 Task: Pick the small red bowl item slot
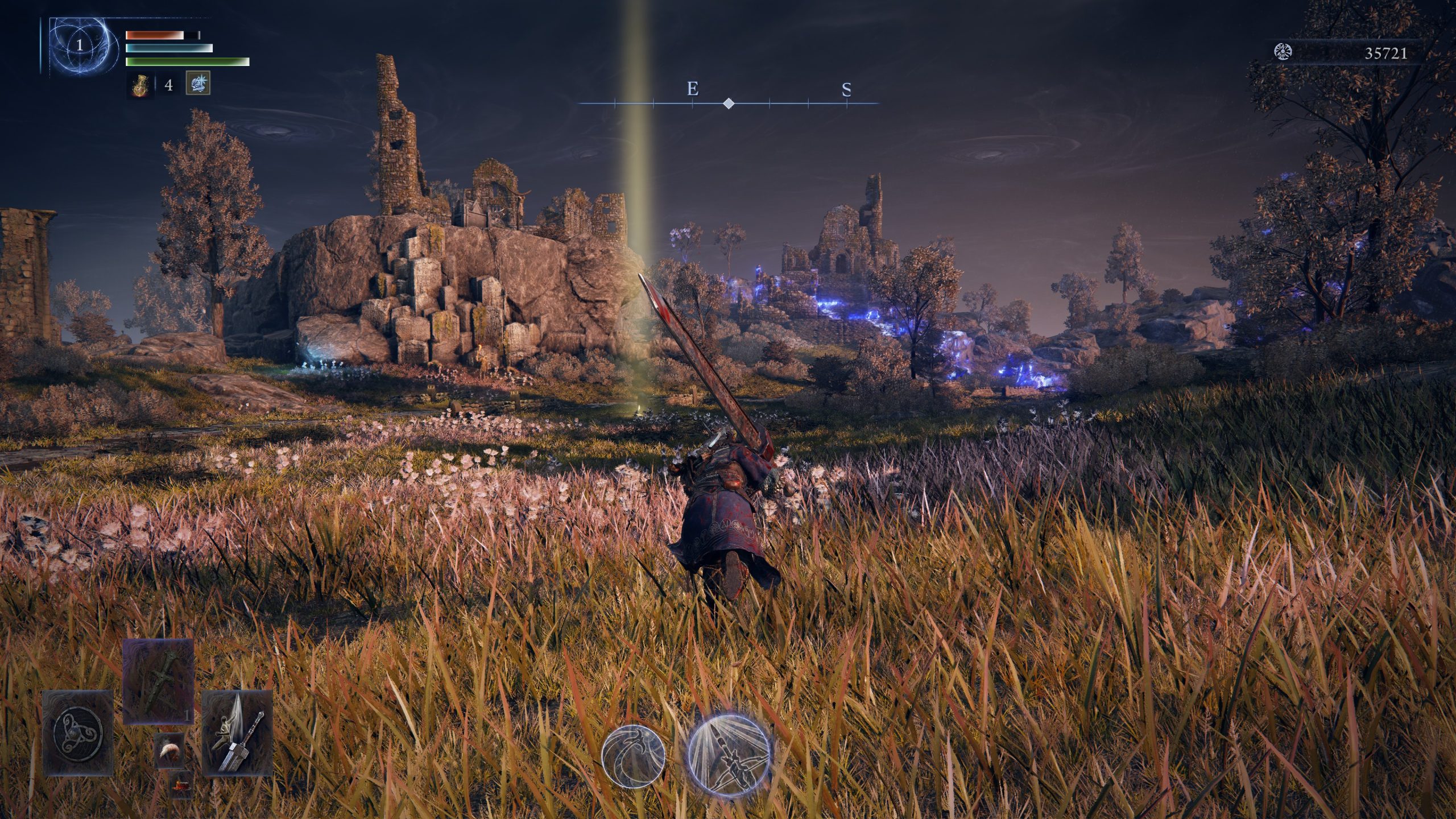point(181,785)
